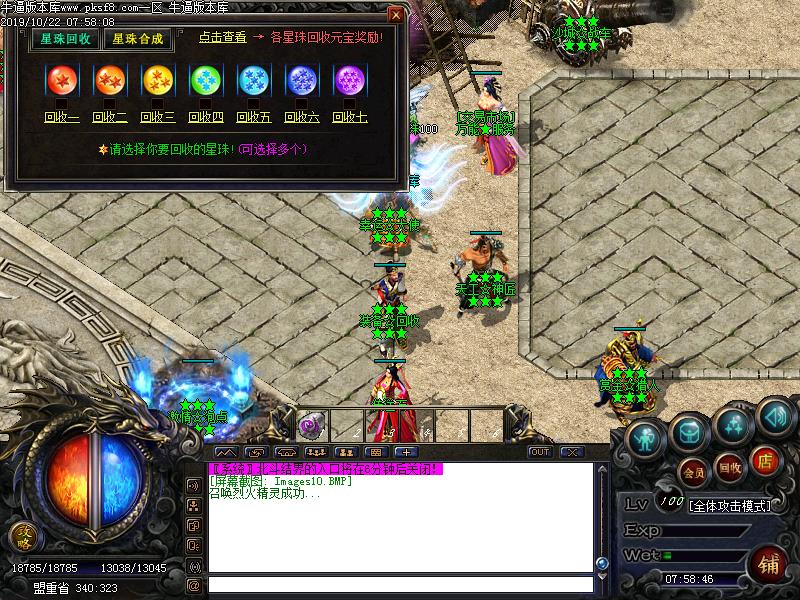800x600 pixels.
Task: Switch to the 星珠合成 tab
Action: pos(138,39)
